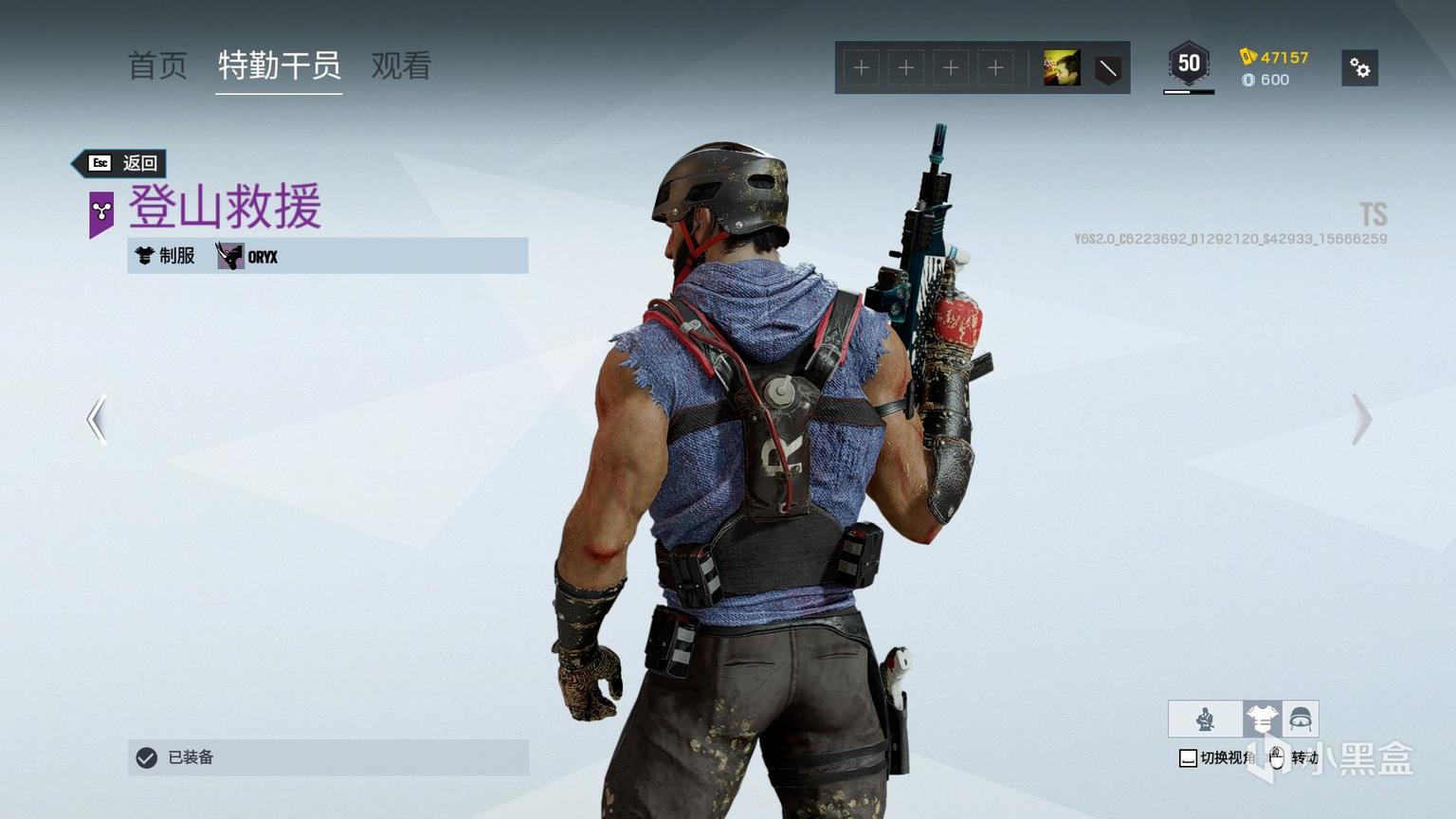Select the 已装备 equipped button
Screen dimensions: 1456x819
[328, 757]
